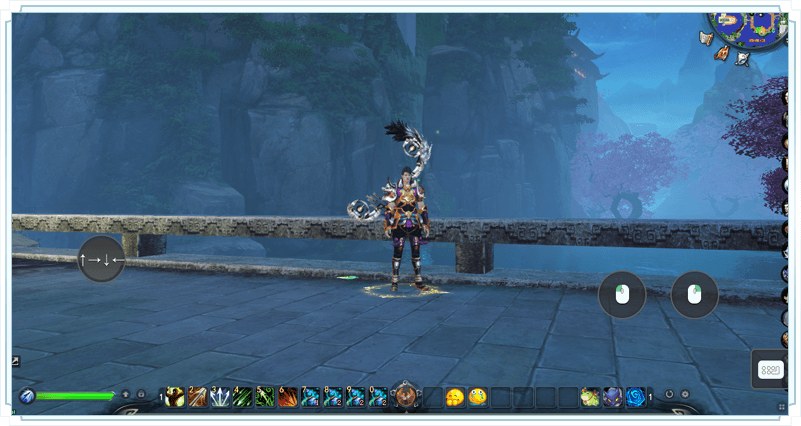
Task: Open the virtual keyboard overlay button
Action: coord(770,369)
